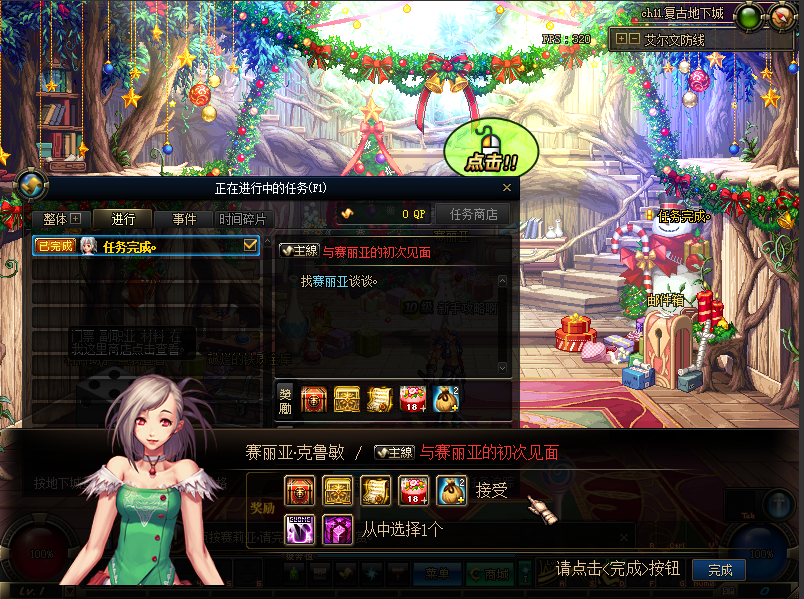
Task: Toggle the quest tracking checkbox
Action: click(x=251, y=245)
